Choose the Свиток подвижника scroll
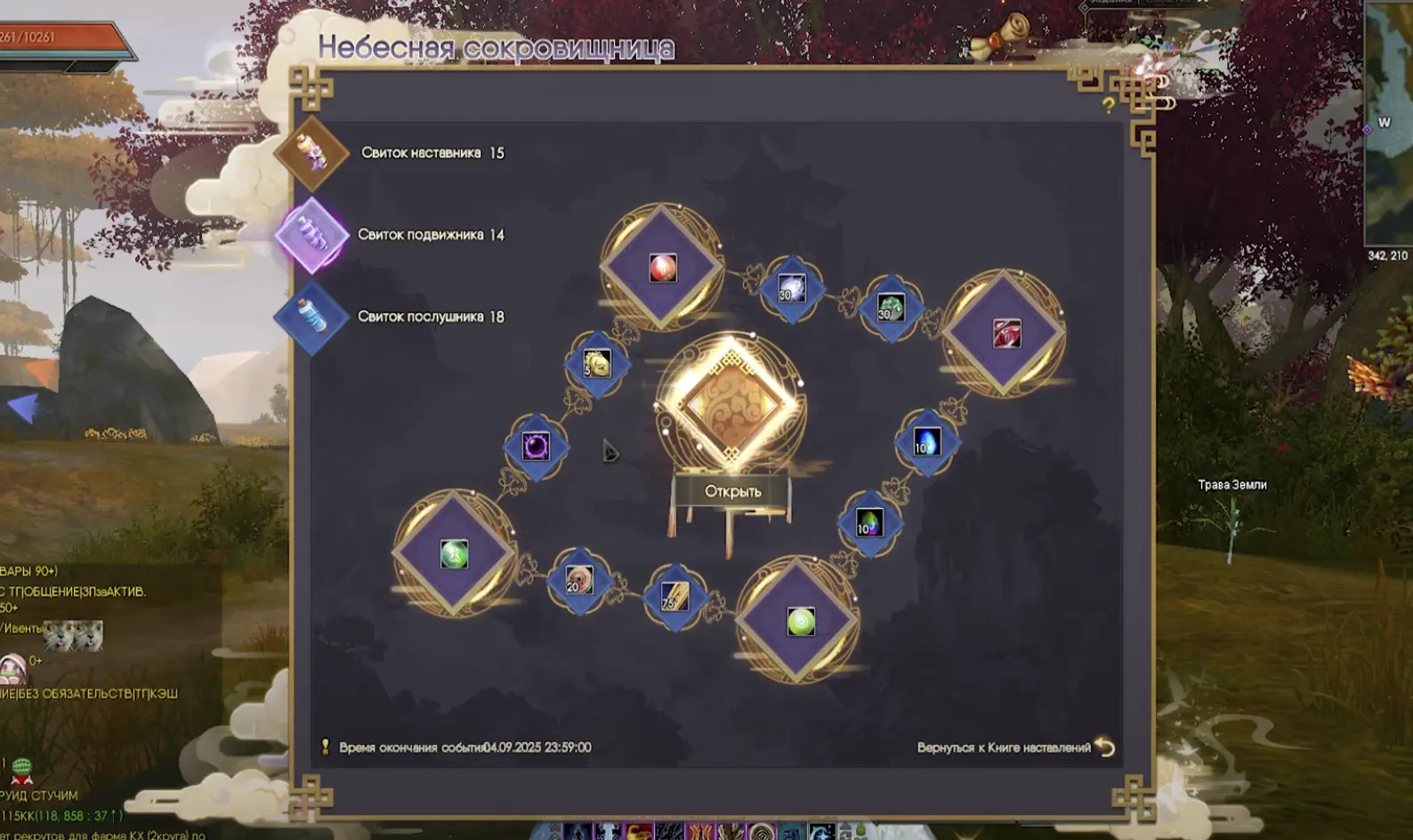 pyautogui.click(x=311, y=236)
